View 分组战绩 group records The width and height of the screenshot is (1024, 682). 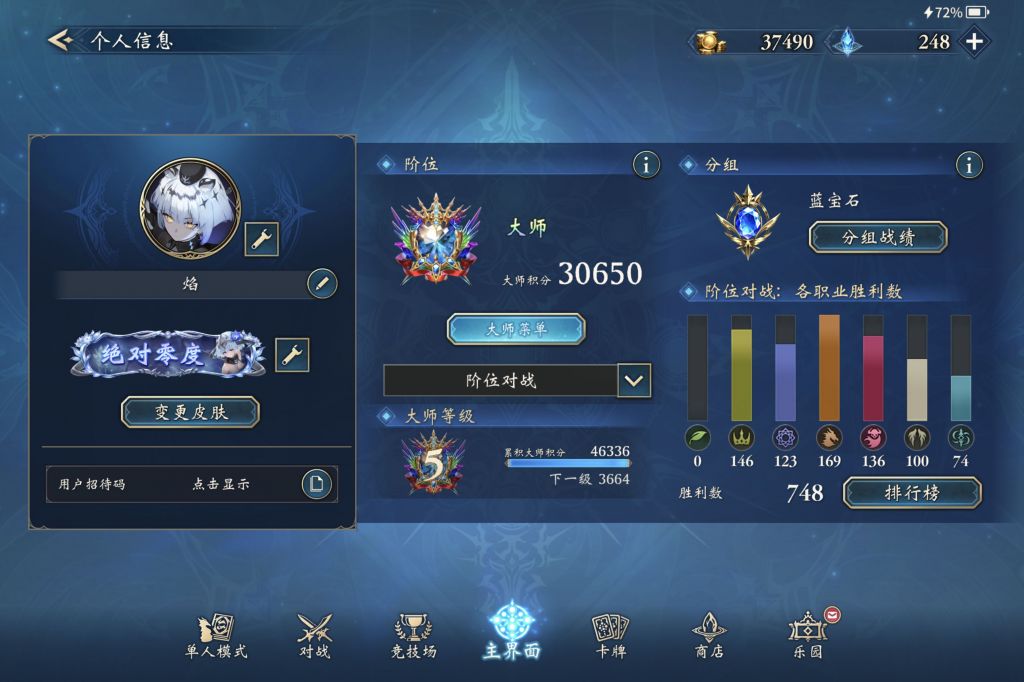(878, 237)
